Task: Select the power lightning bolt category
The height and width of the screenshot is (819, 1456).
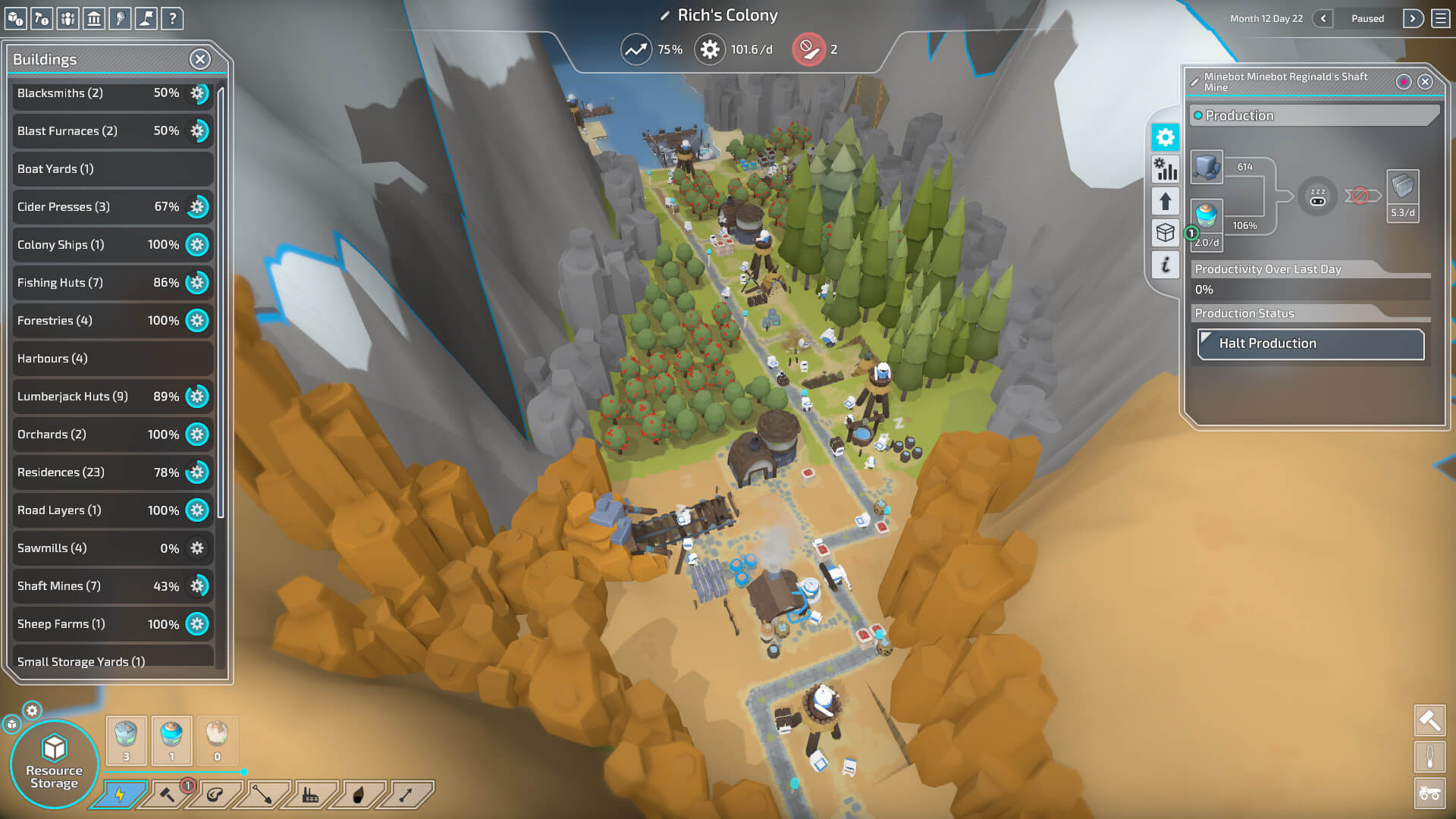Action: [x=120, y=795]
